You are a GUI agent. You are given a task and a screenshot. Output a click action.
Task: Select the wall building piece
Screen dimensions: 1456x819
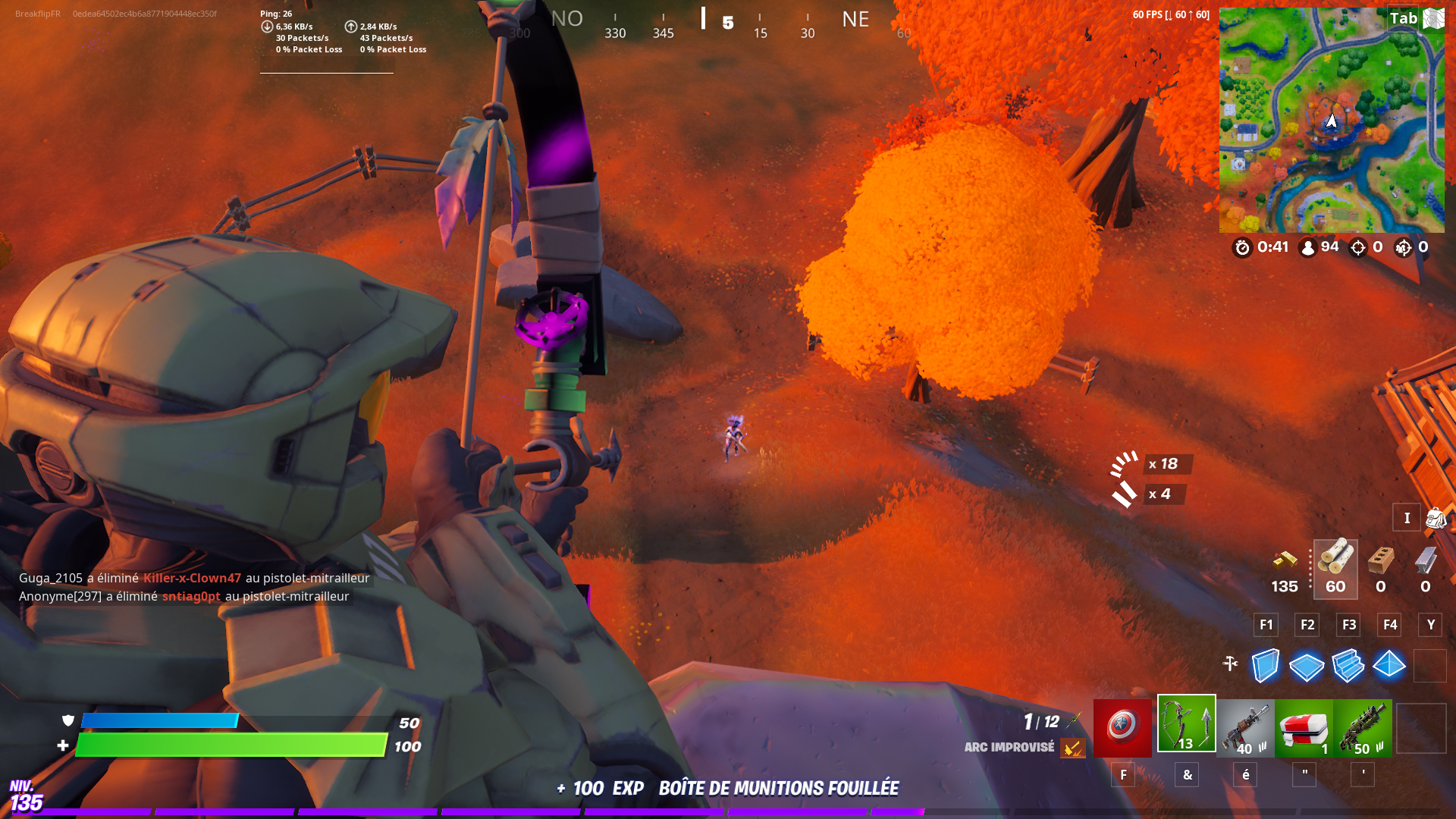pyautogui.click(x=1265, y=666)
